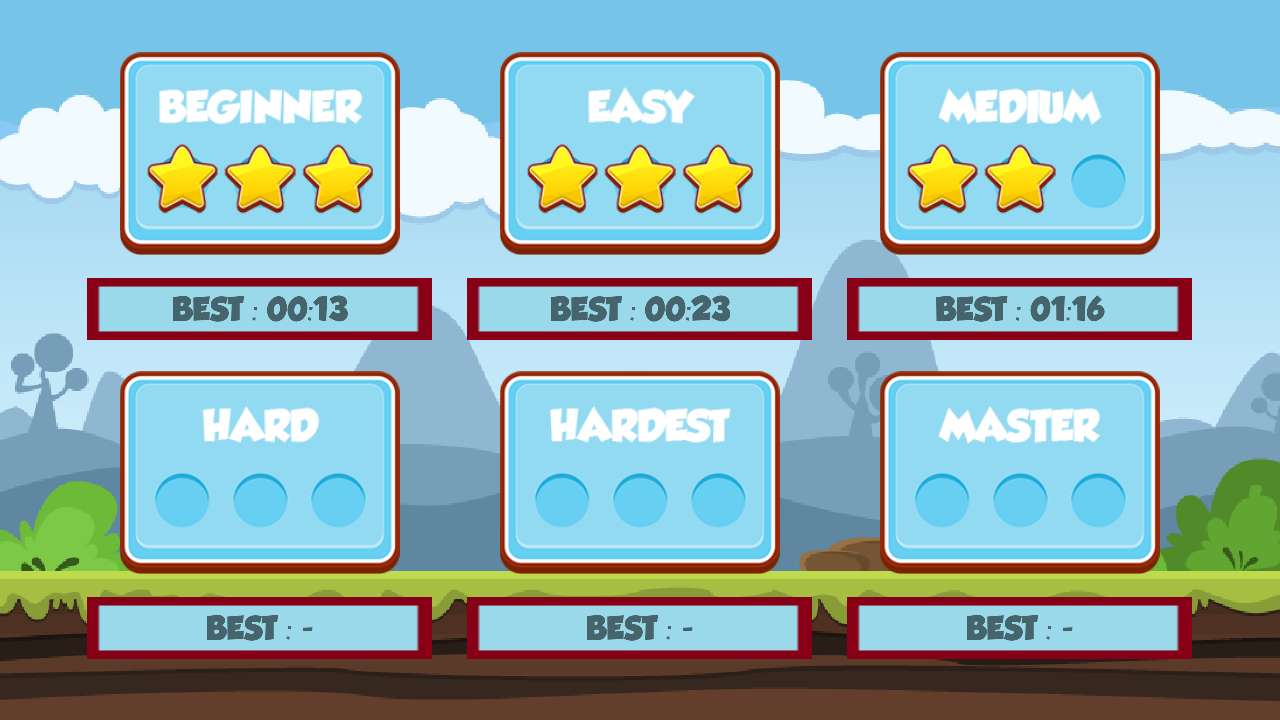1280x720 pixels.
Task: Click the first star on Easy
Action: (x=564, y=180)
